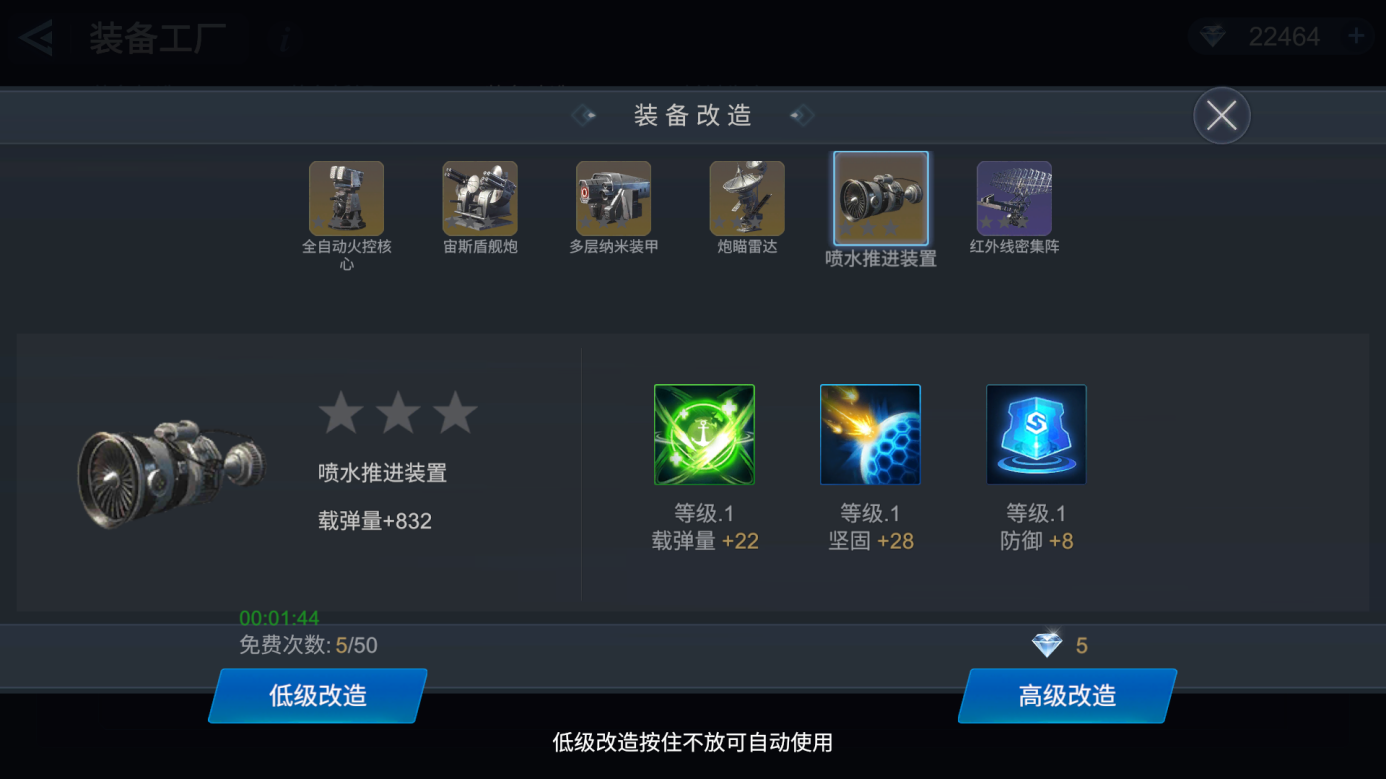The width and height of the screenshot is (1386, 779).
Task: Click the 坚固 attribute icon with meteor graphic
Action: tap(870, 433)
